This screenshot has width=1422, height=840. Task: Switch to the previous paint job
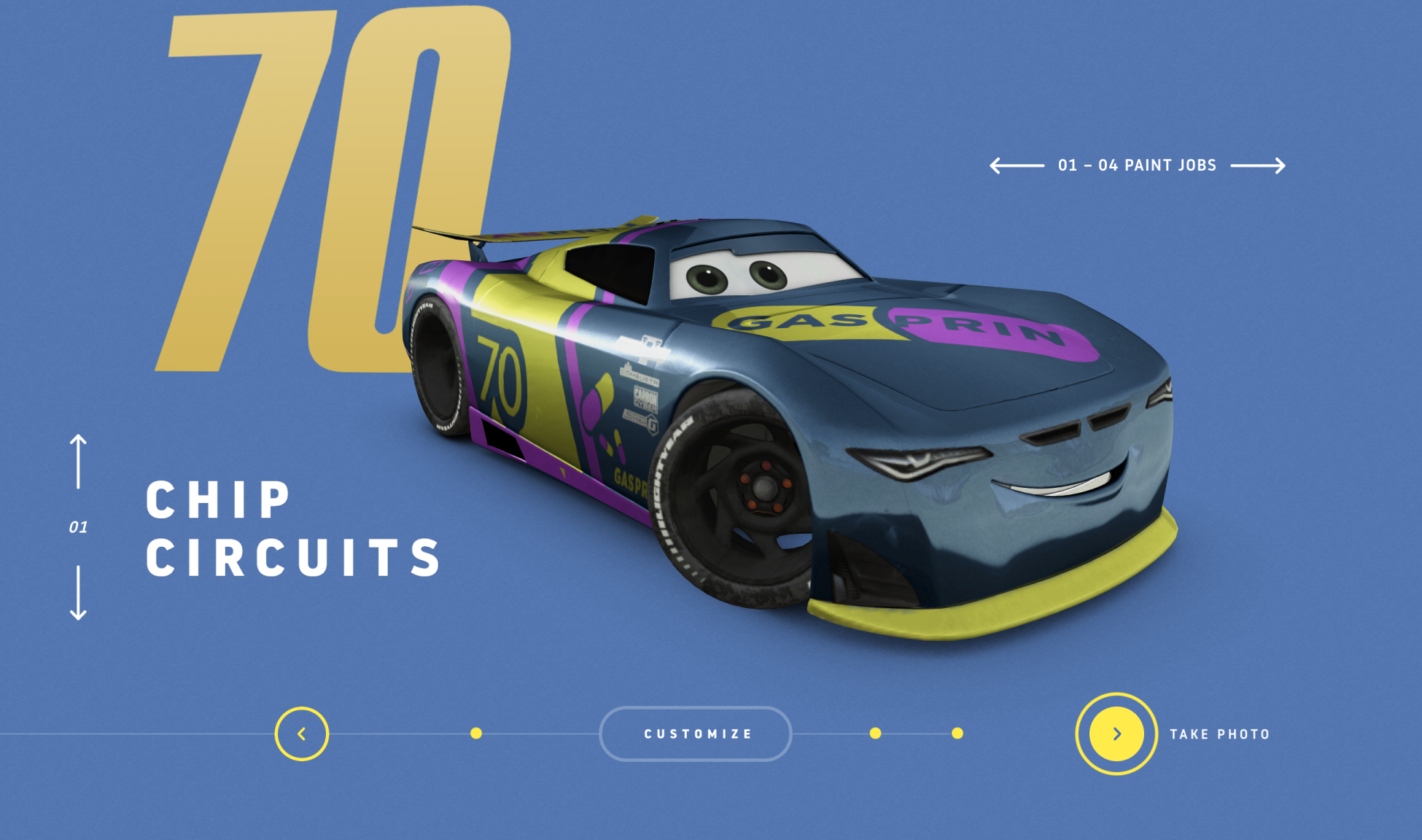point(1017,166)
